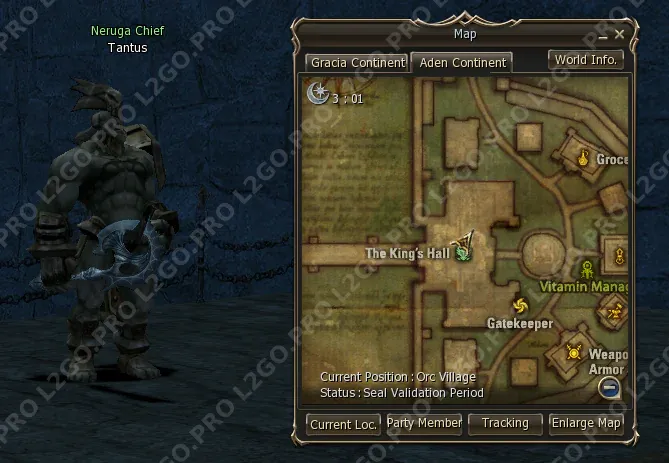The image size is (669, 463).
Task: Center map with Current Loc. button
Action: point(343,424)
